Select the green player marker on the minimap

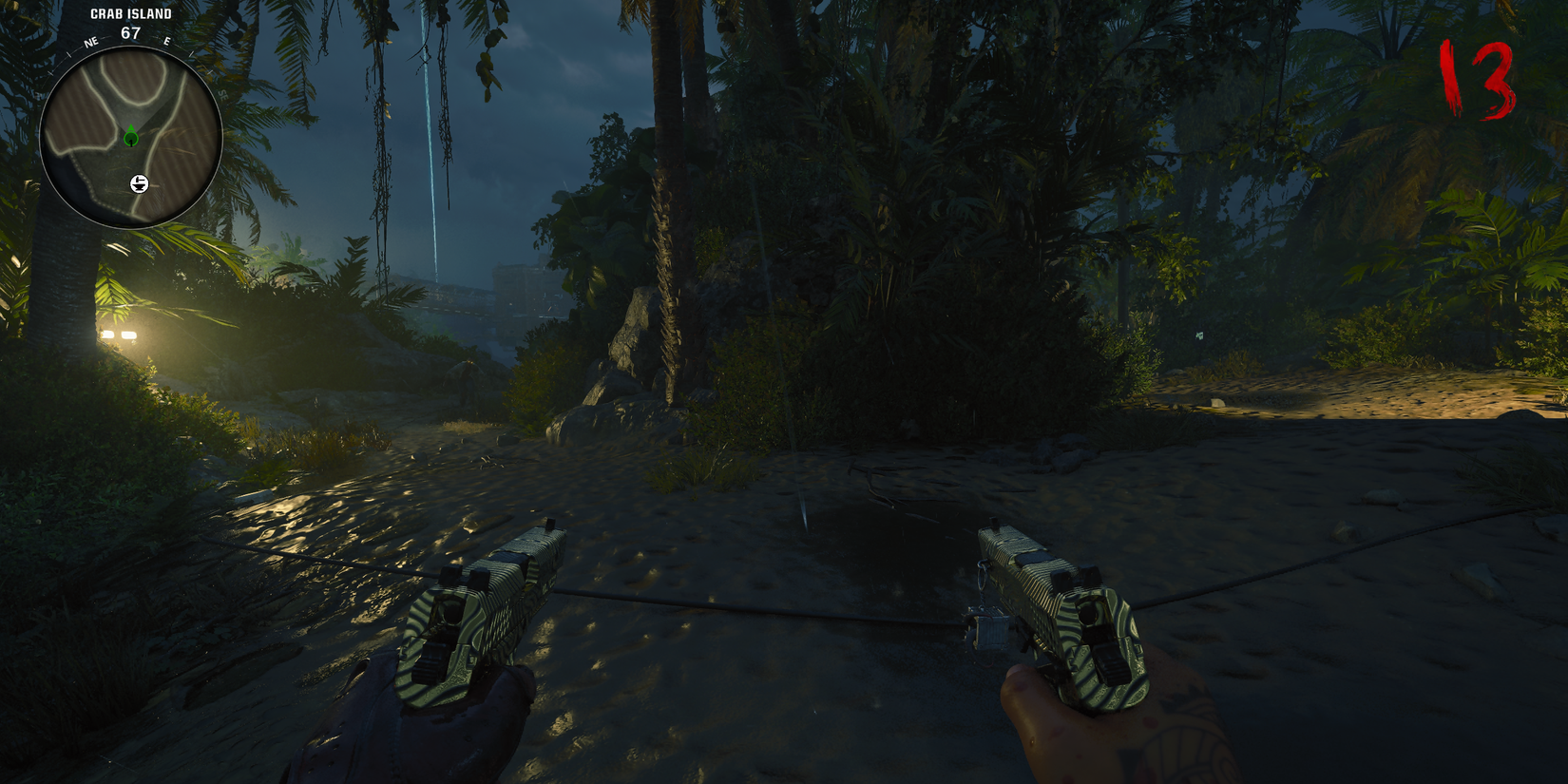click(x=131, y=137)
